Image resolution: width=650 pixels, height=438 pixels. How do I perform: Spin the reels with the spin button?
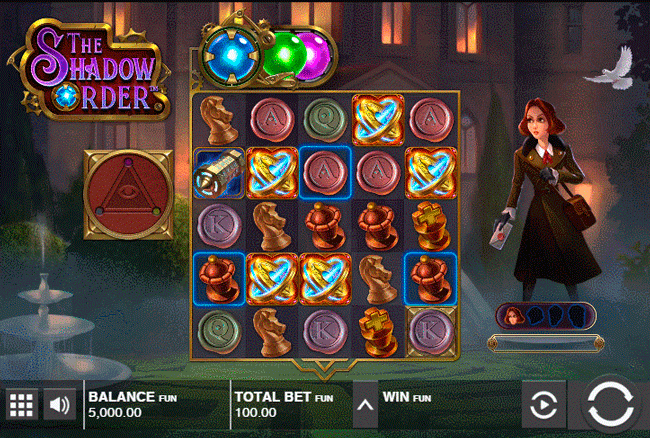coord(610,405)
